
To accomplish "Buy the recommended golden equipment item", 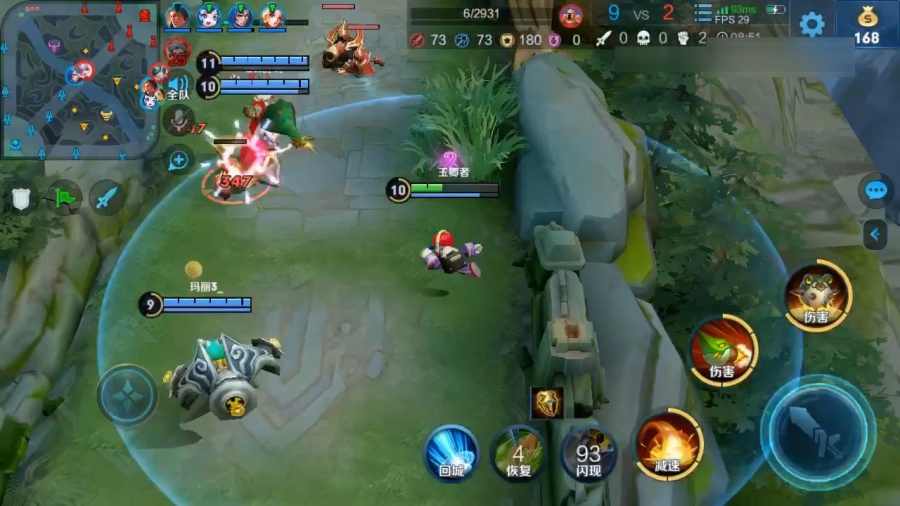I will click(x=547, y=402).
